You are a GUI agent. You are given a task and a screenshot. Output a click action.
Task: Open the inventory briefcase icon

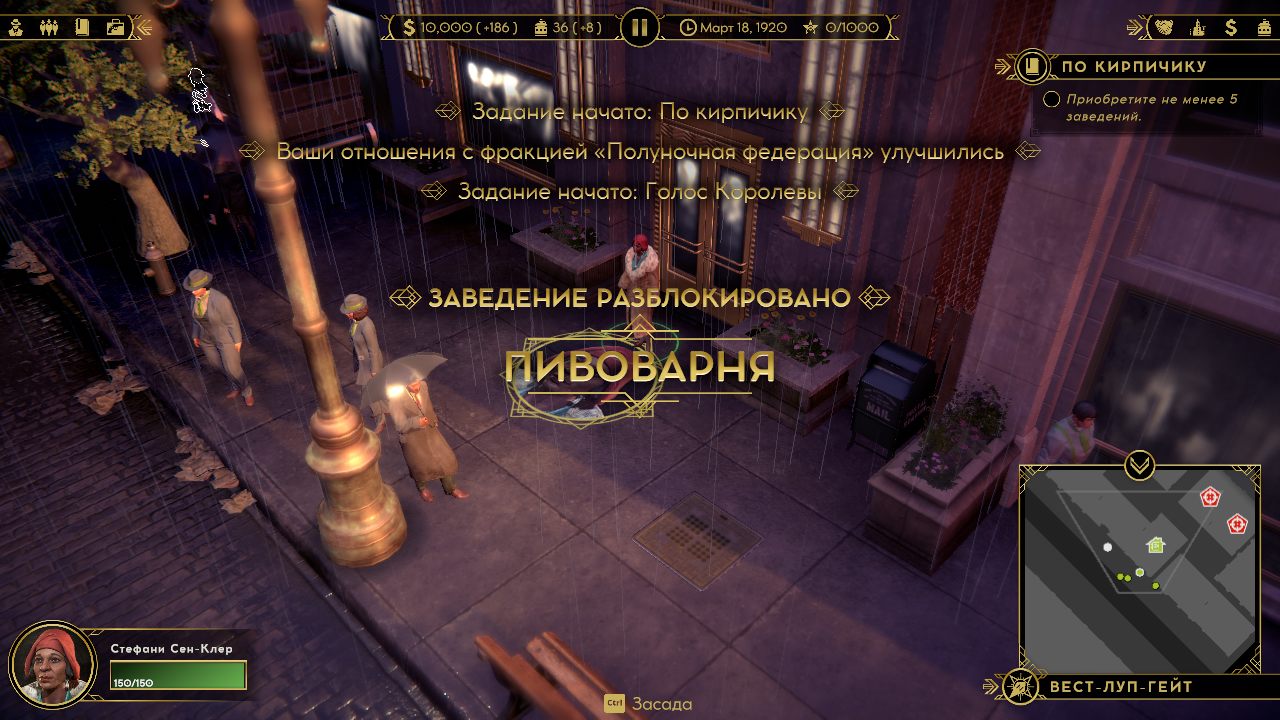click(x=116, y=27)
